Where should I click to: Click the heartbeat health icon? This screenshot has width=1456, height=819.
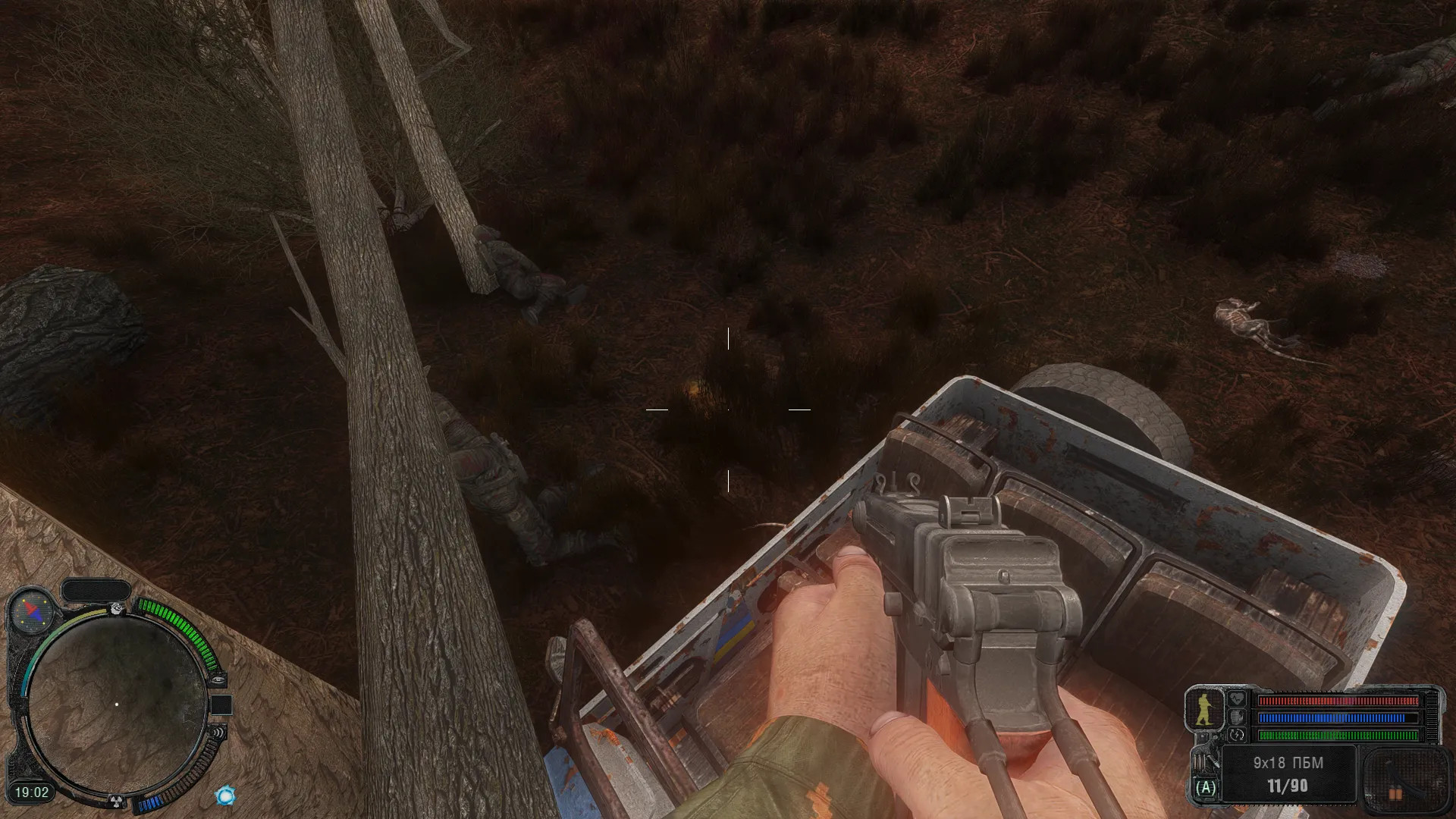pyautogui.click(x=1237, y=698)
